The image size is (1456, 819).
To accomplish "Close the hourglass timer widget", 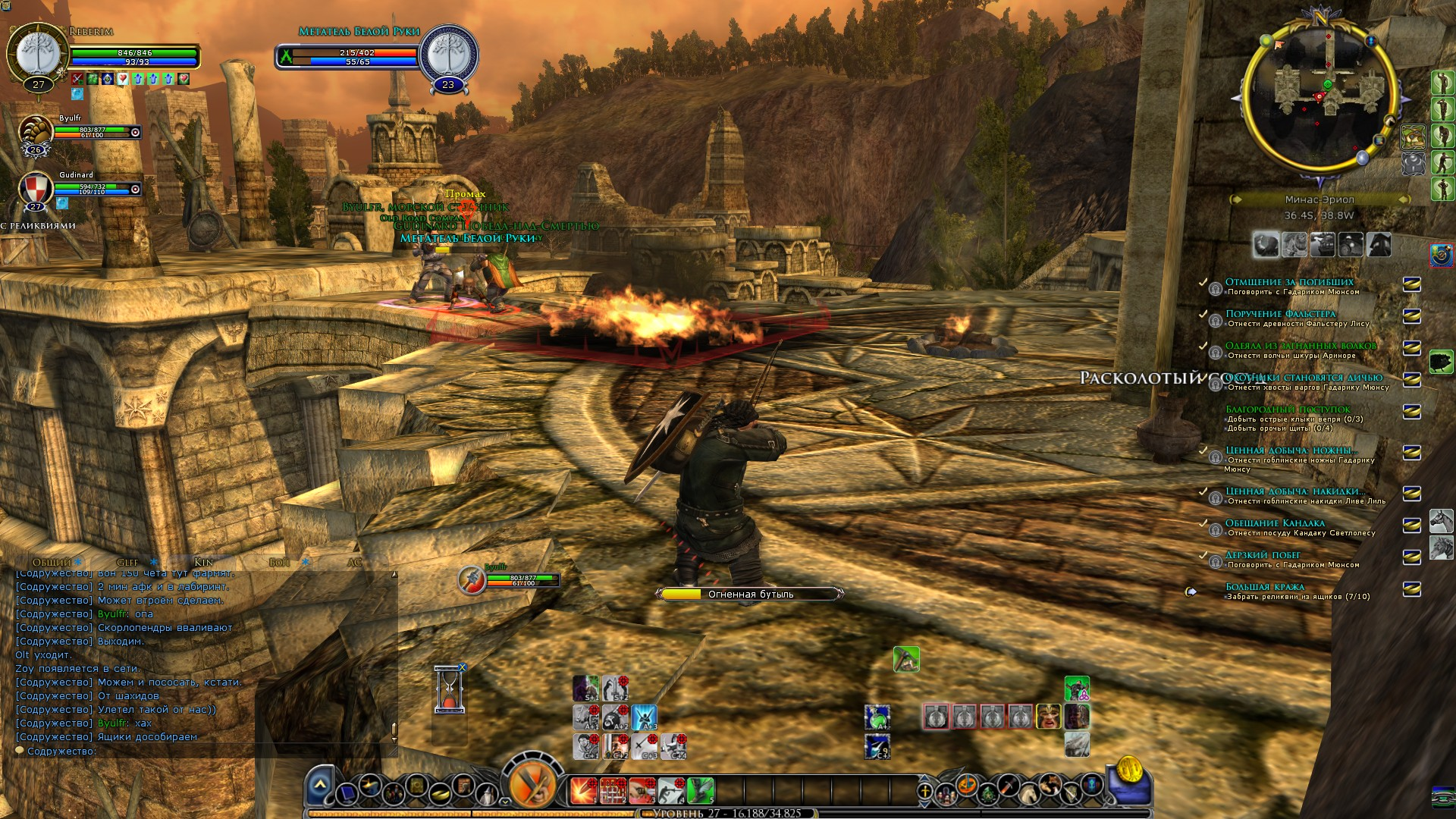I will (x=463, y=667).
